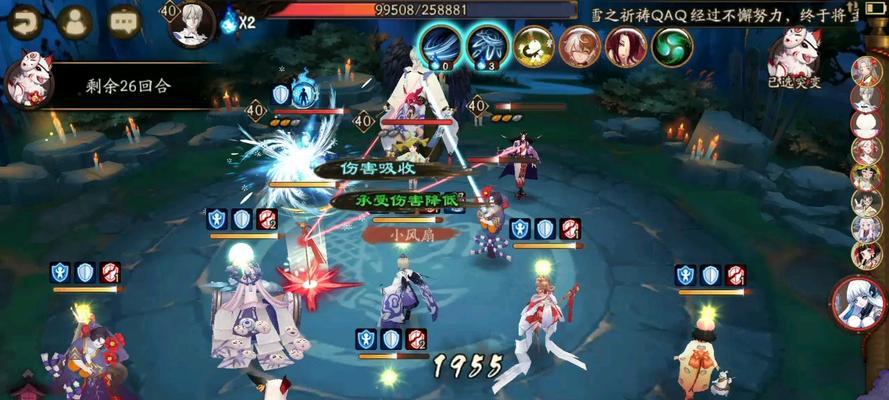Activate the blue swirl skill costing 0
The width and height of the screenshot is (889, 400).
click(439, 46)
